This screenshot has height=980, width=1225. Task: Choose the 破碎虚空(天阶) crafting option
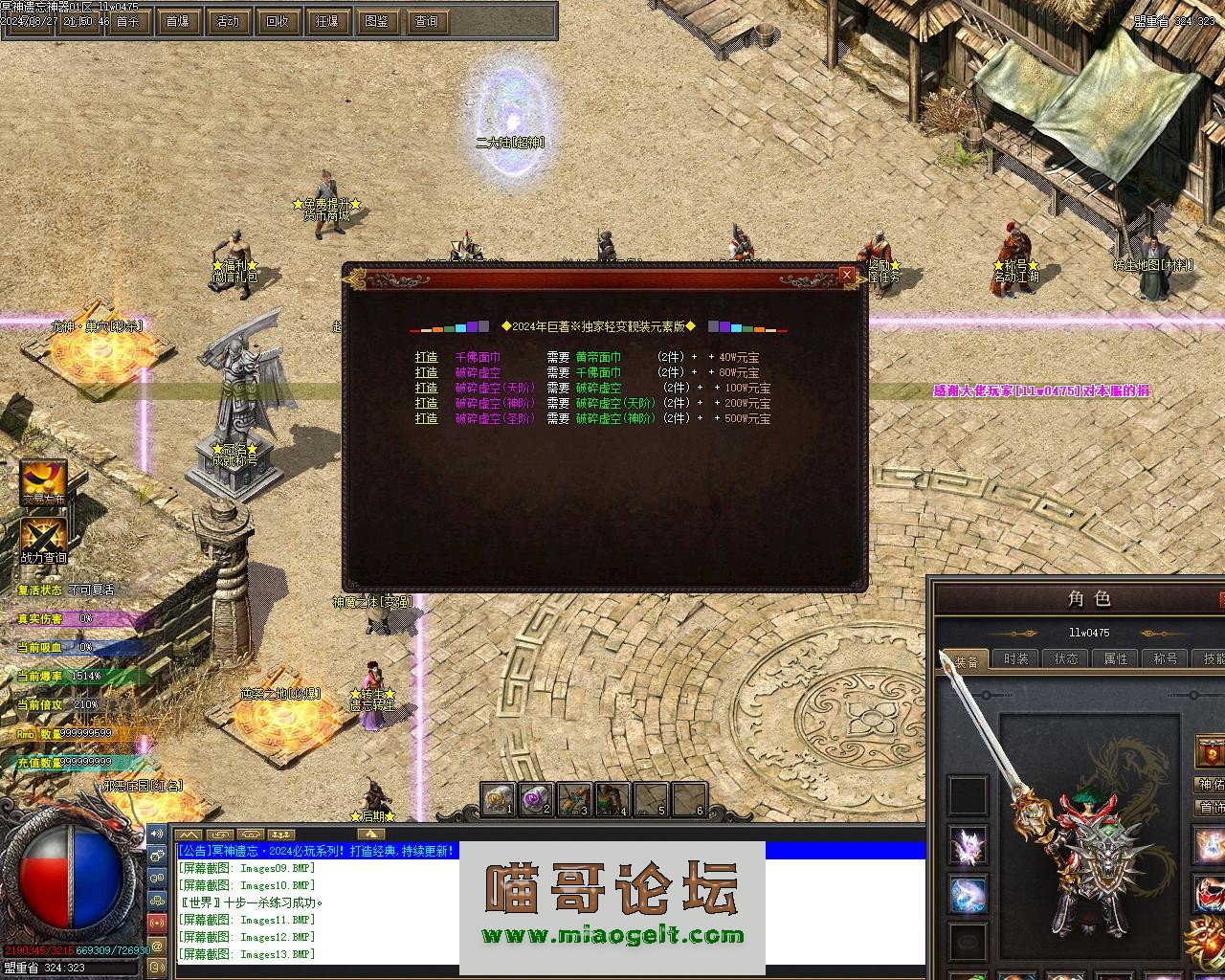493,388
